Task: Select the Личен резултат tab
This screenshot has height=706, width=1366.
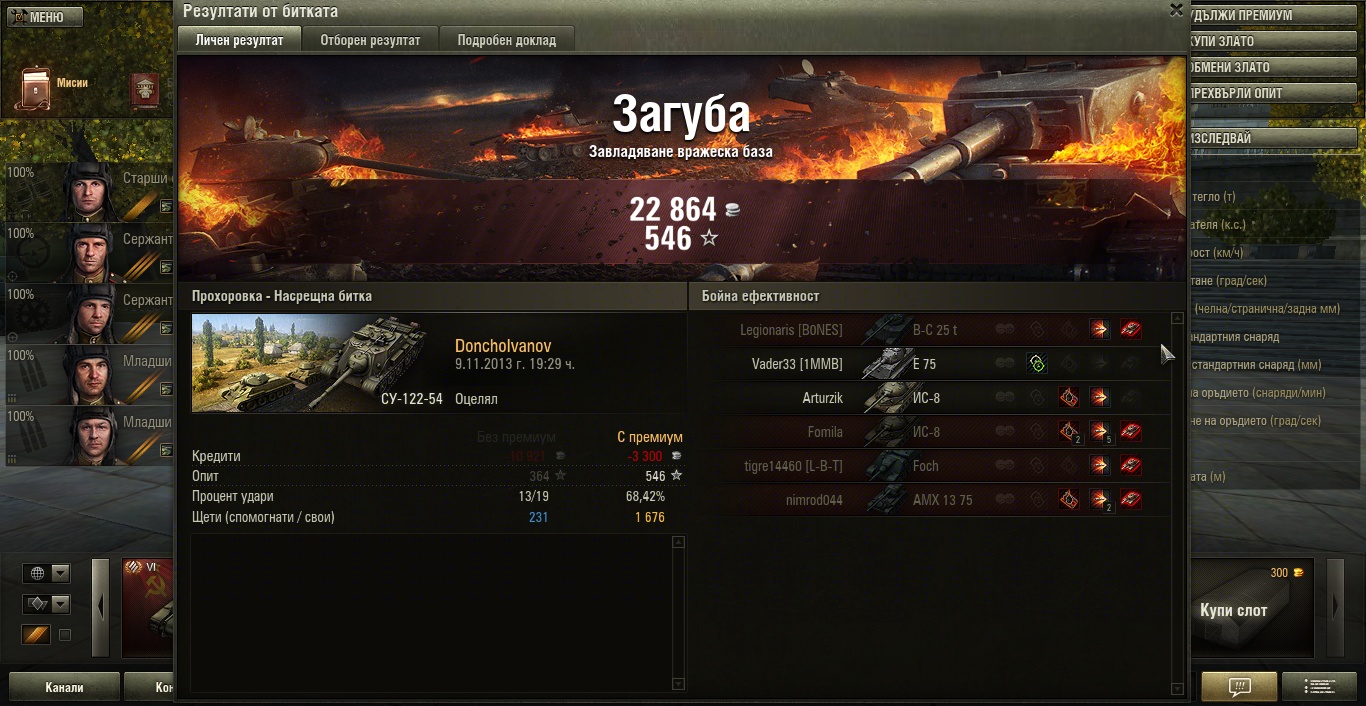Action: click(240, 40)
